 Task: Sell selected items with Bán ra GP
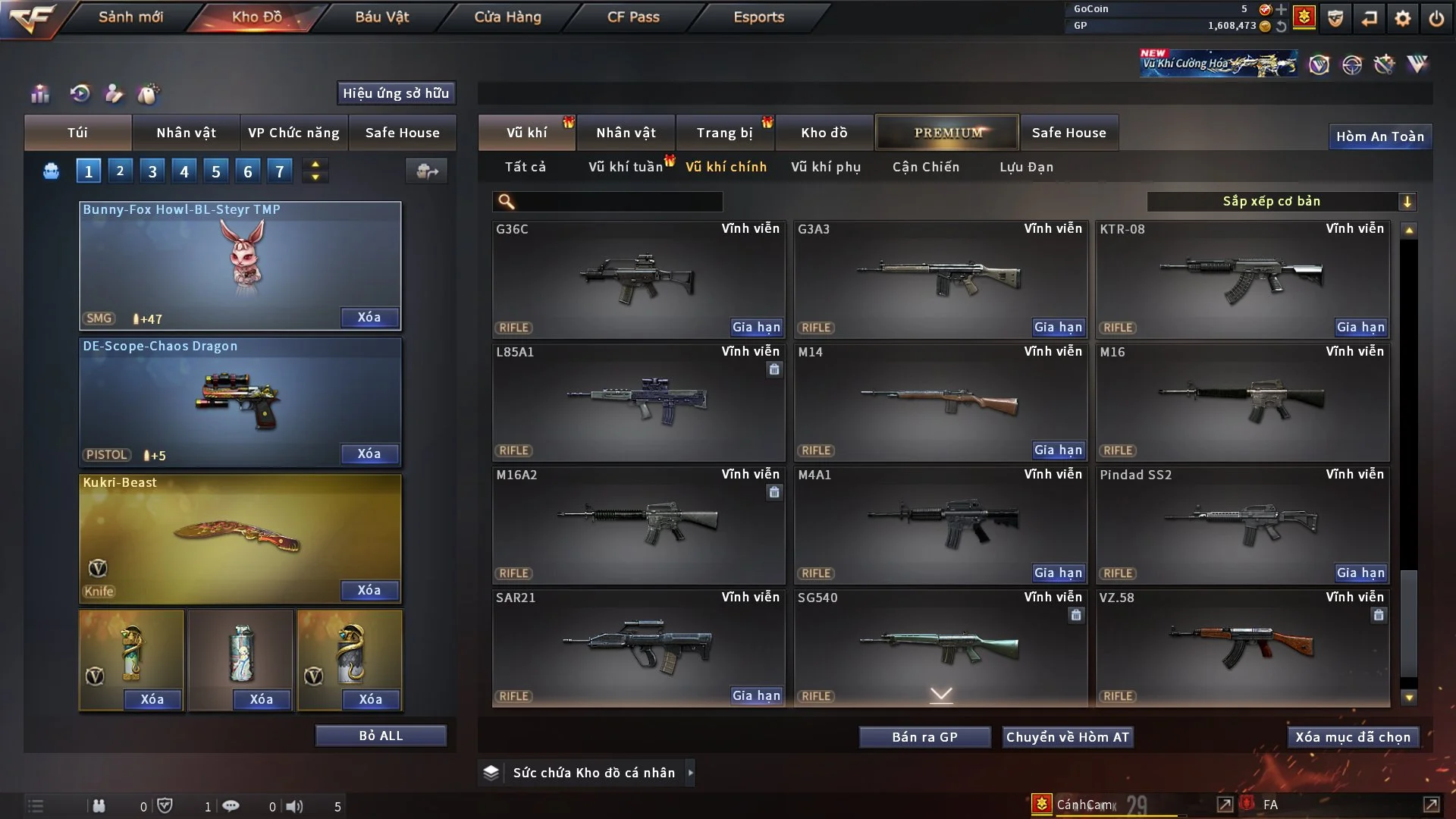click(x=924, y=737)
